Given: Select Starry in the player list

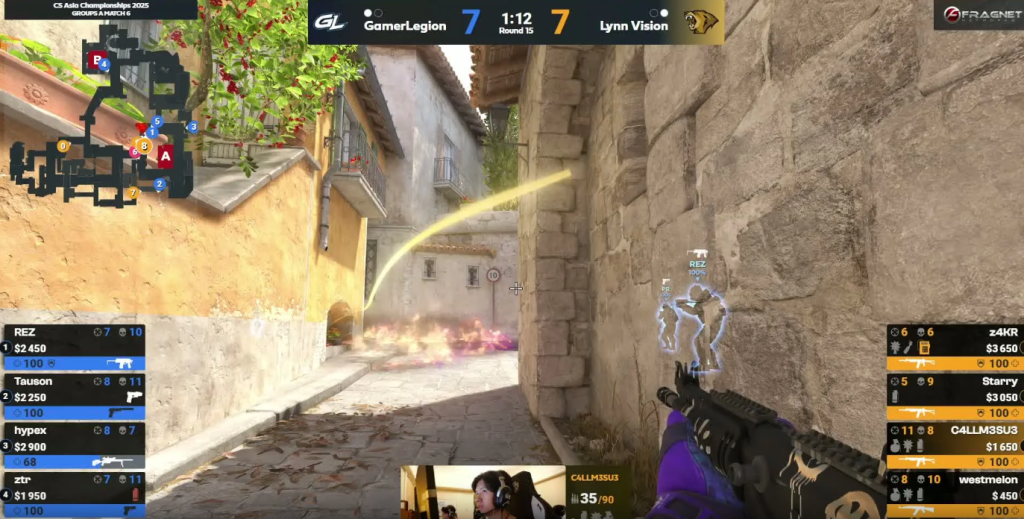Looking at the screenshot, I should pos(954,396).
